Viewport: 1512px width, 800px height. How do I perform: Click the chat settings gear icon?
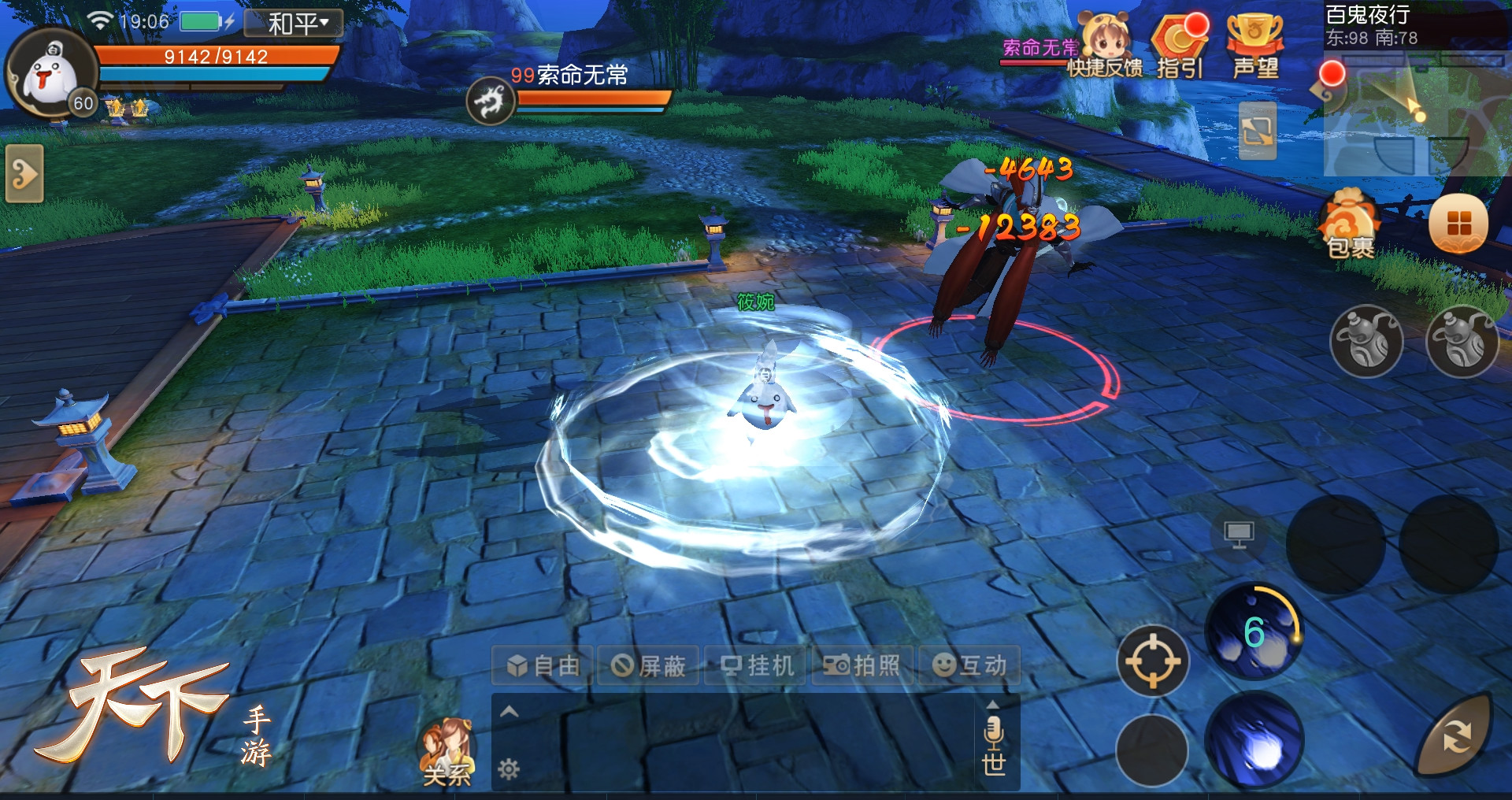[x=509, y=769]
